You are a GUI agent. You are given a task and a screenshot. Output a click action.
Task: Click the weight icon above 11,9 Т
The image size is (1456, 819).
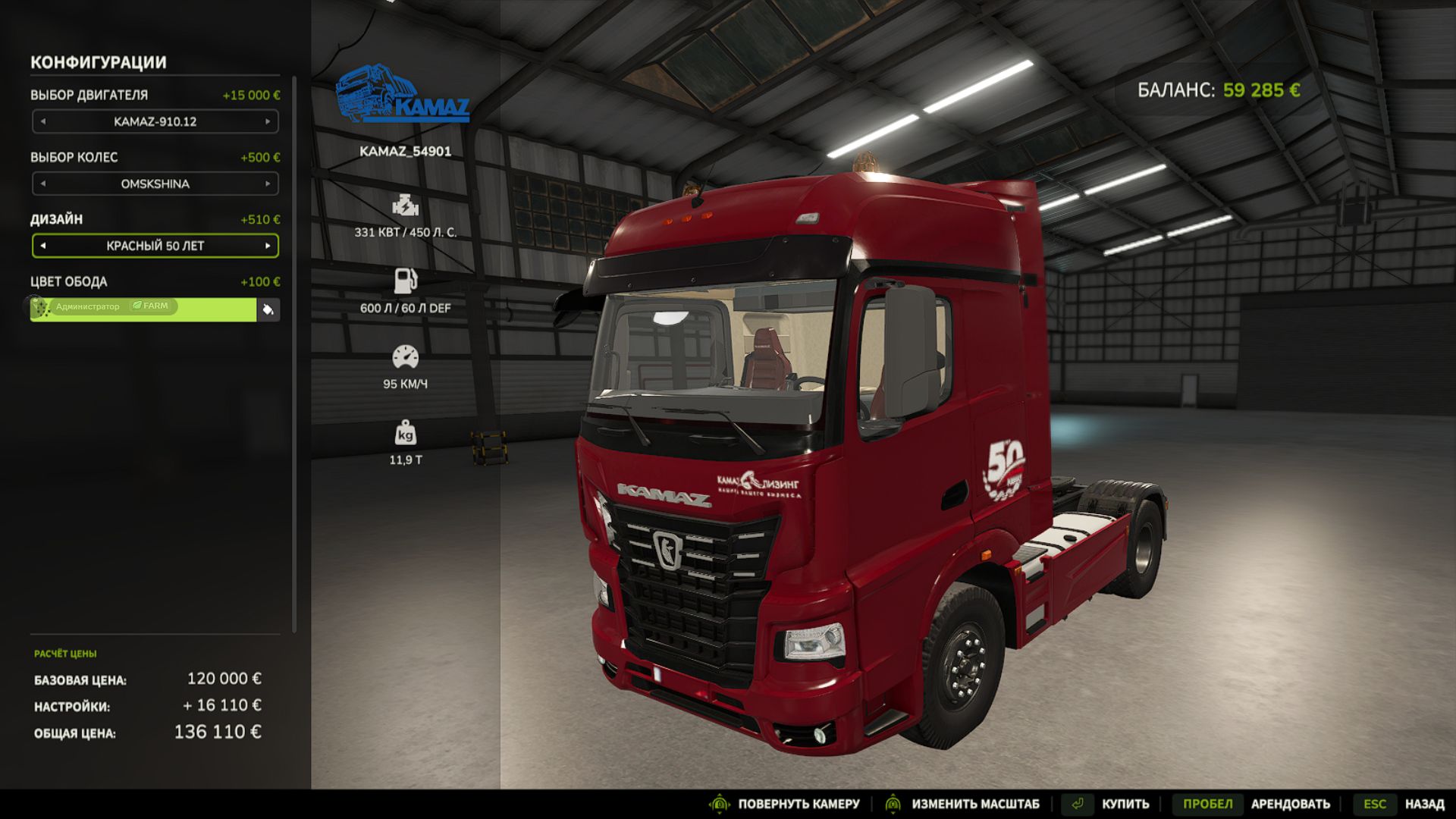(x=406, y=432)
